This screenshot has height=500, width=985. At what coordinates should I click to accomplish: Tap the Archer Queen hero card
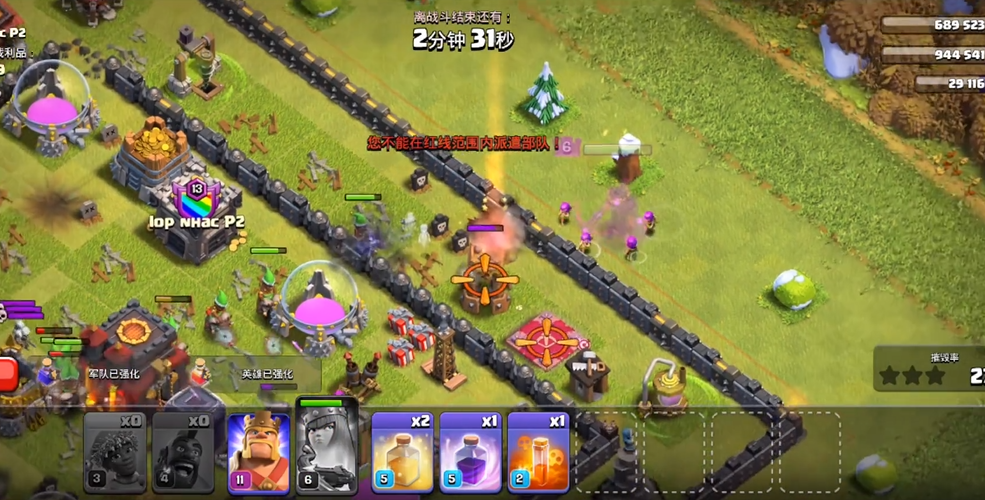327,450
